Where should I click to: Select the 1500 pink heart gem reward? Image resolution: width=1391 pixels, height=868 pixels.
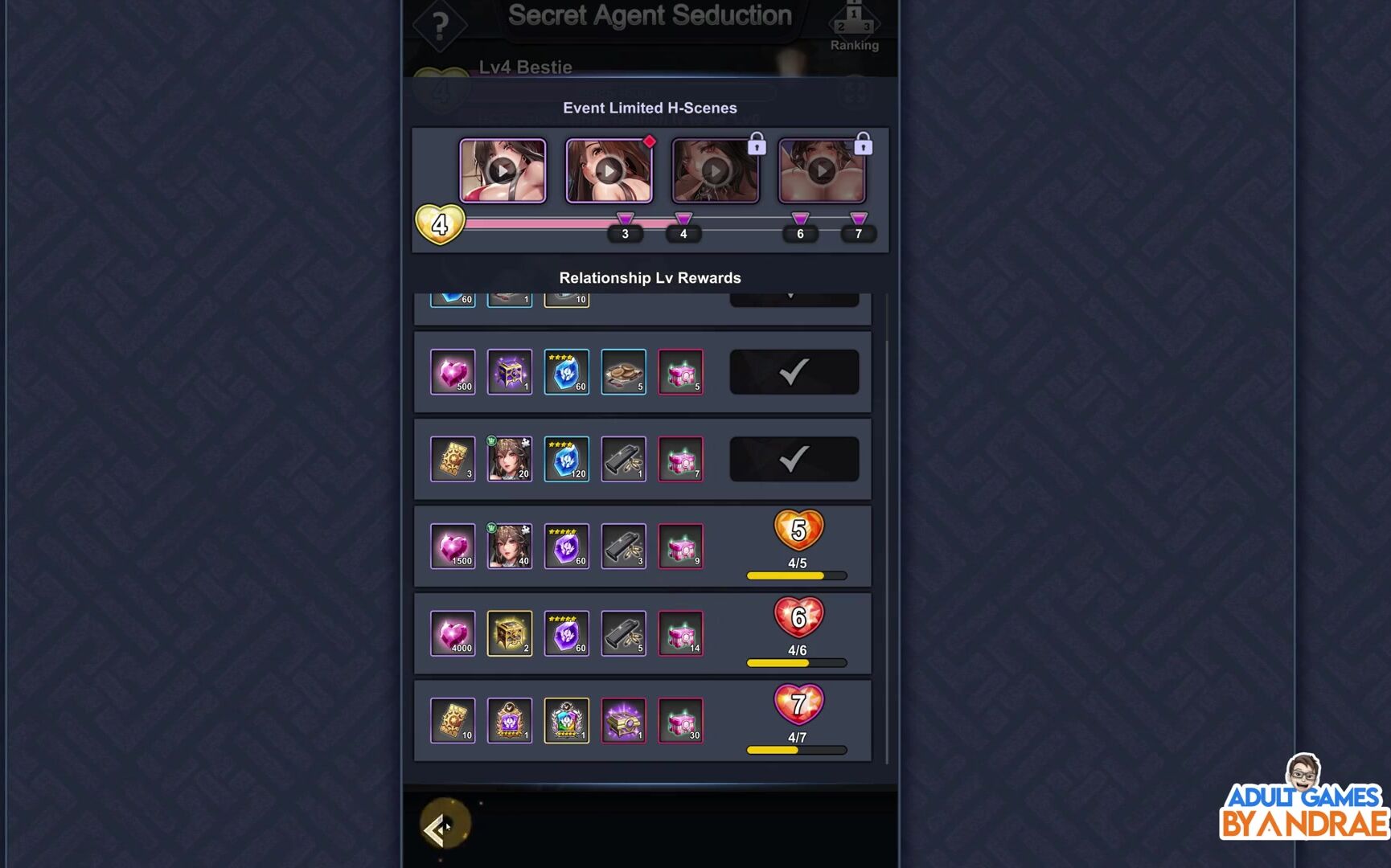(453, 547)
